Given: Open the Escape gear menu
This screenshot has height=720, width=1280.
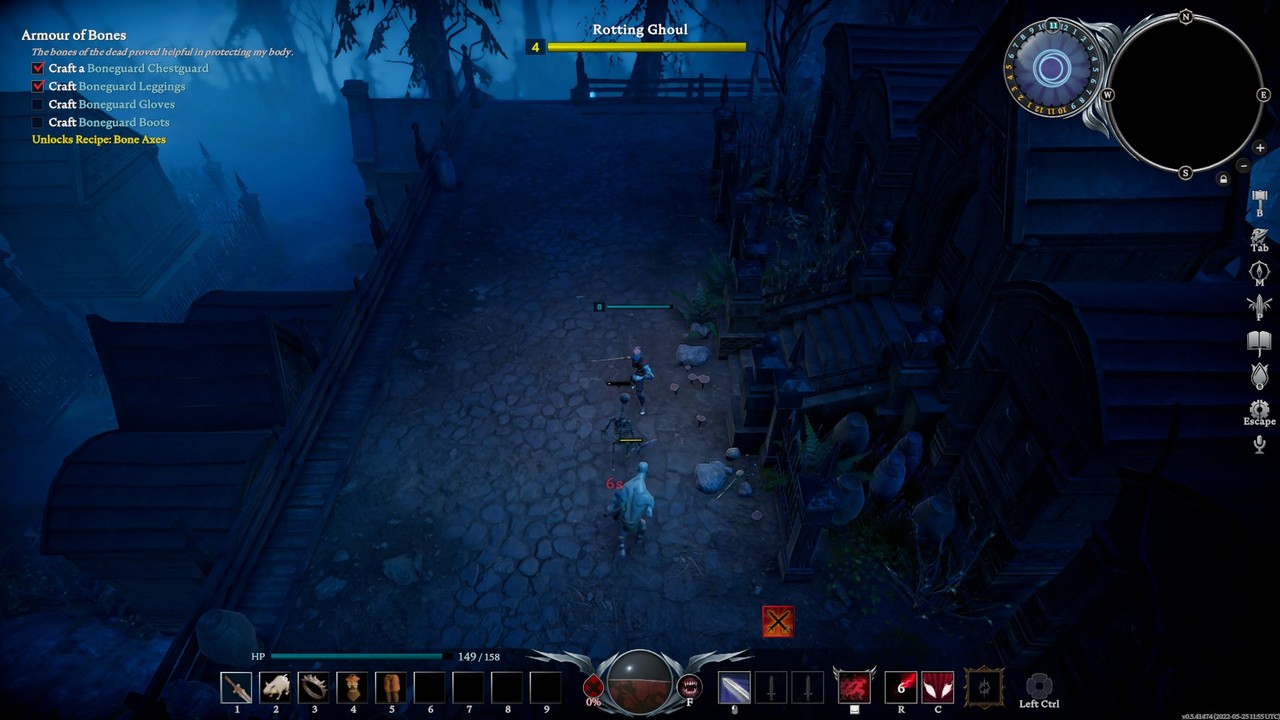Looking at the screenshot, I should point(1259,410).
